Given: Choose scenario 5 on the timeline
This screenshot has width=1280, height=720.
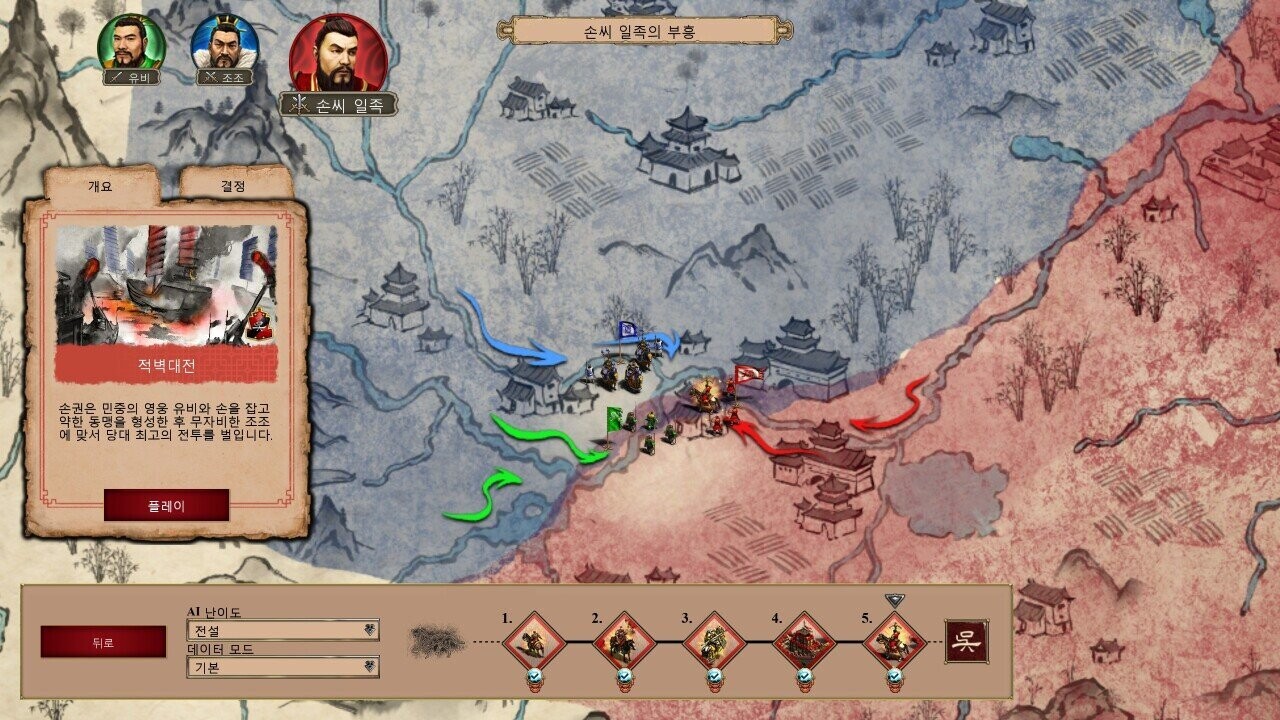Looking at the screenshot, I should pyautogui.click(x=894, y=641).
